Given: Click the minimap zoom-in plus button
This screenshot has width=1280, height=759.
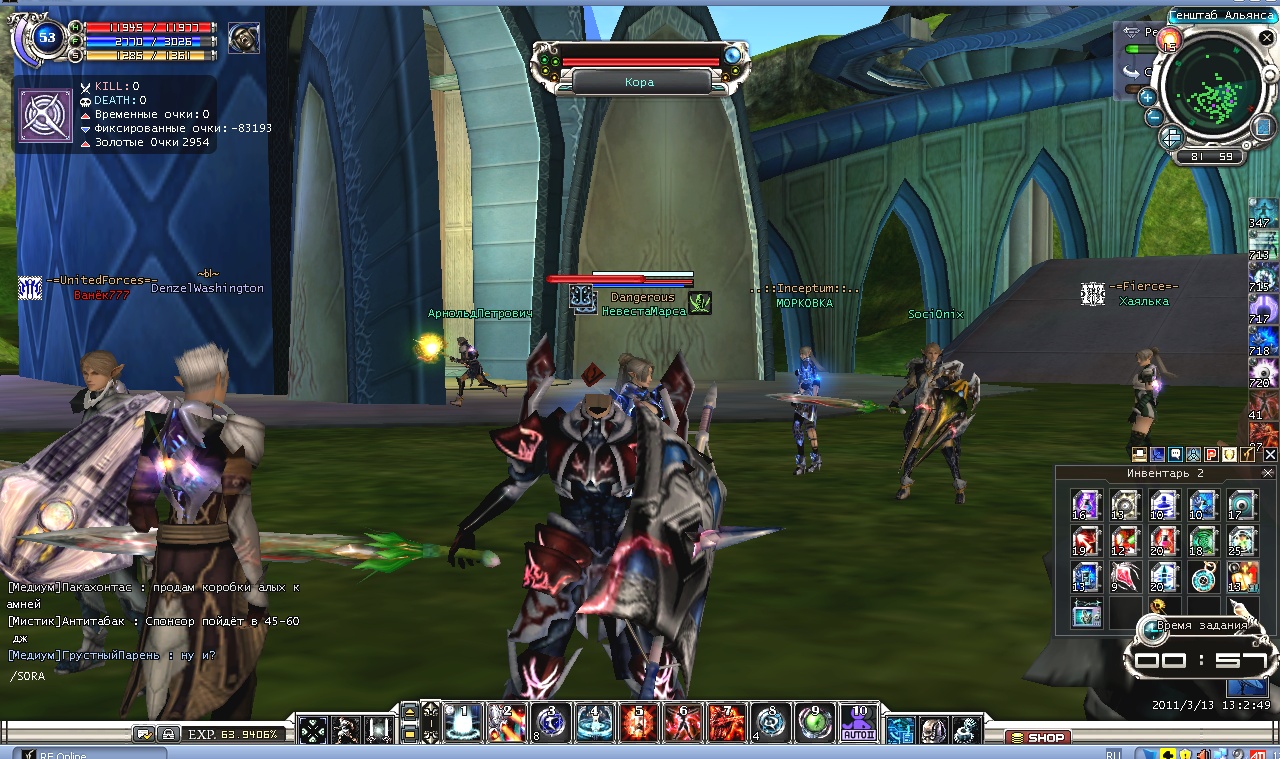Looking at the screenshot, I should [x=1147, y=97].
